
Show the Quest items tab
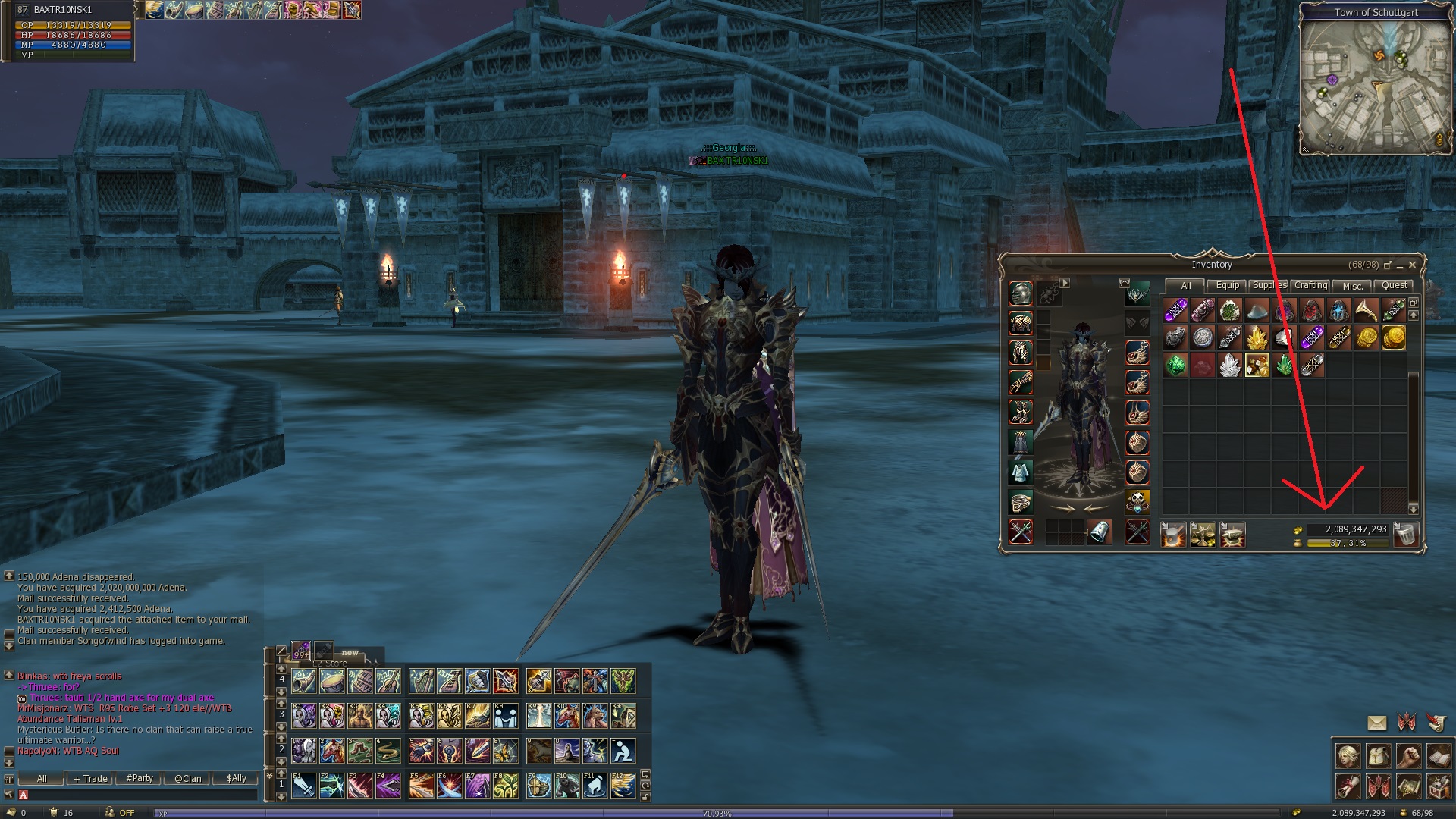[1394, 286]
